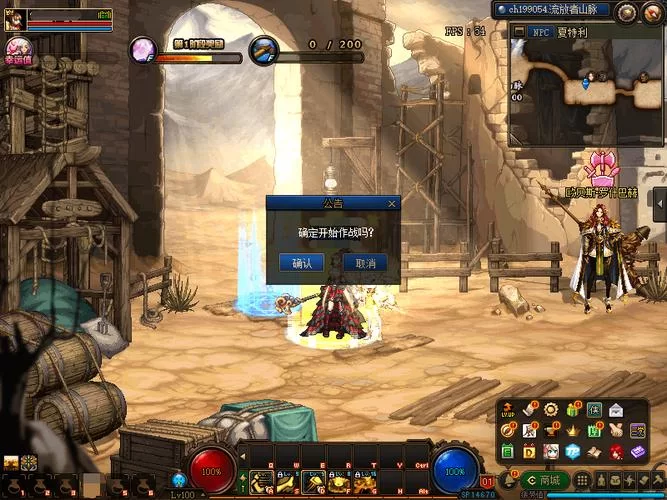Click the player portrait

coord(13,19)
